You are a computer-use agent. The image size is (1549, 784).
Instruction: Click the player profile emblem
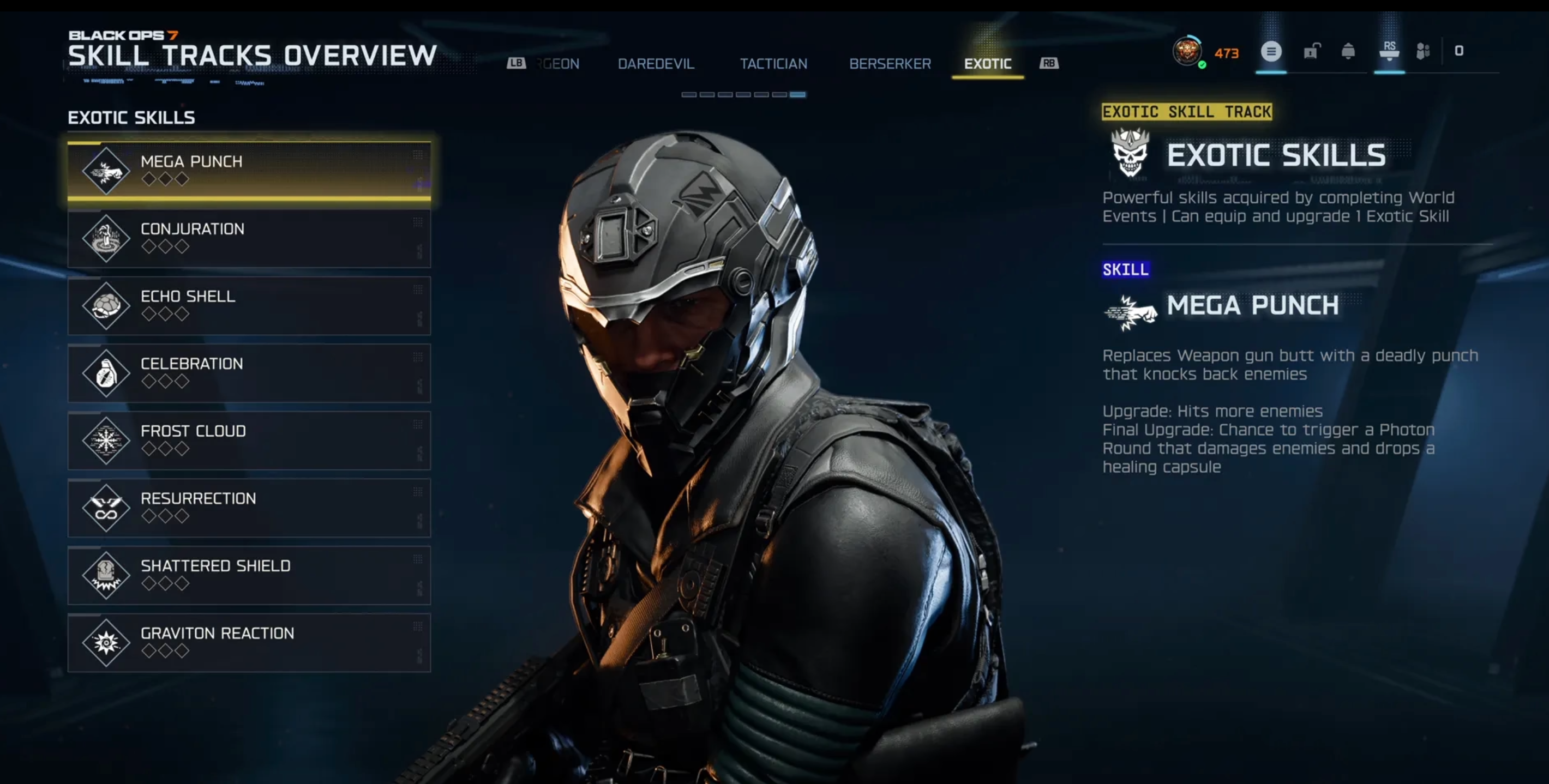point(1186,52)
